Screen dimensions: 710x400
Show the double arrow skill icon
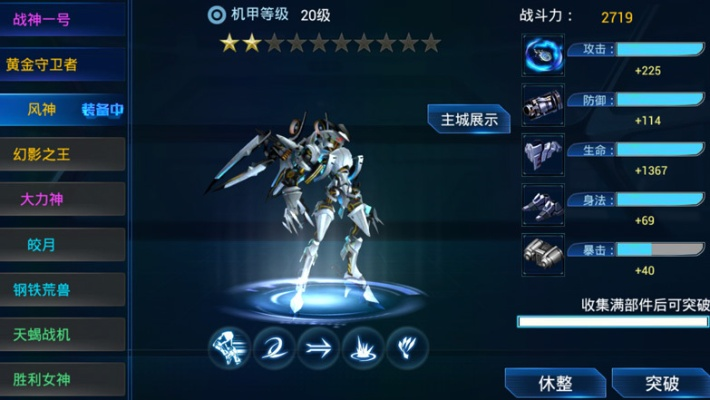pyautogui.click(x=318, y=347)
